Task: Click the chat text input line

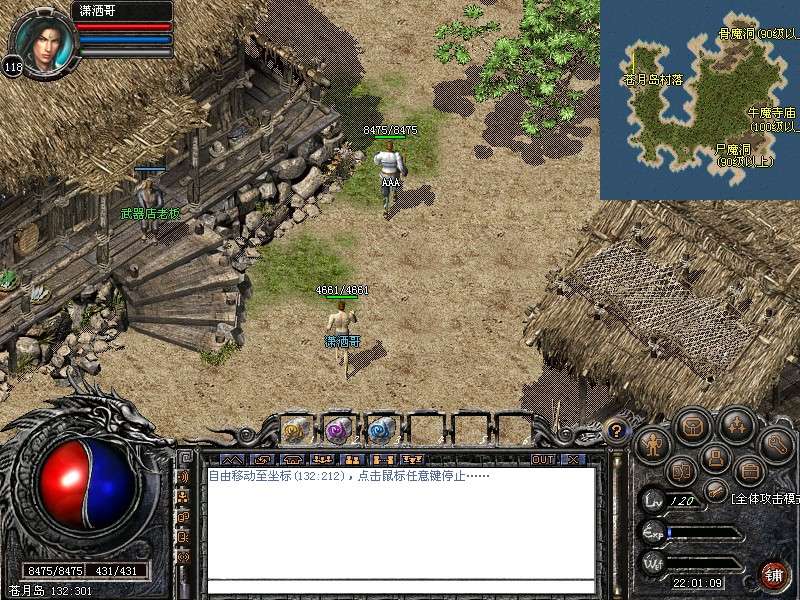Action: point(400,587)
